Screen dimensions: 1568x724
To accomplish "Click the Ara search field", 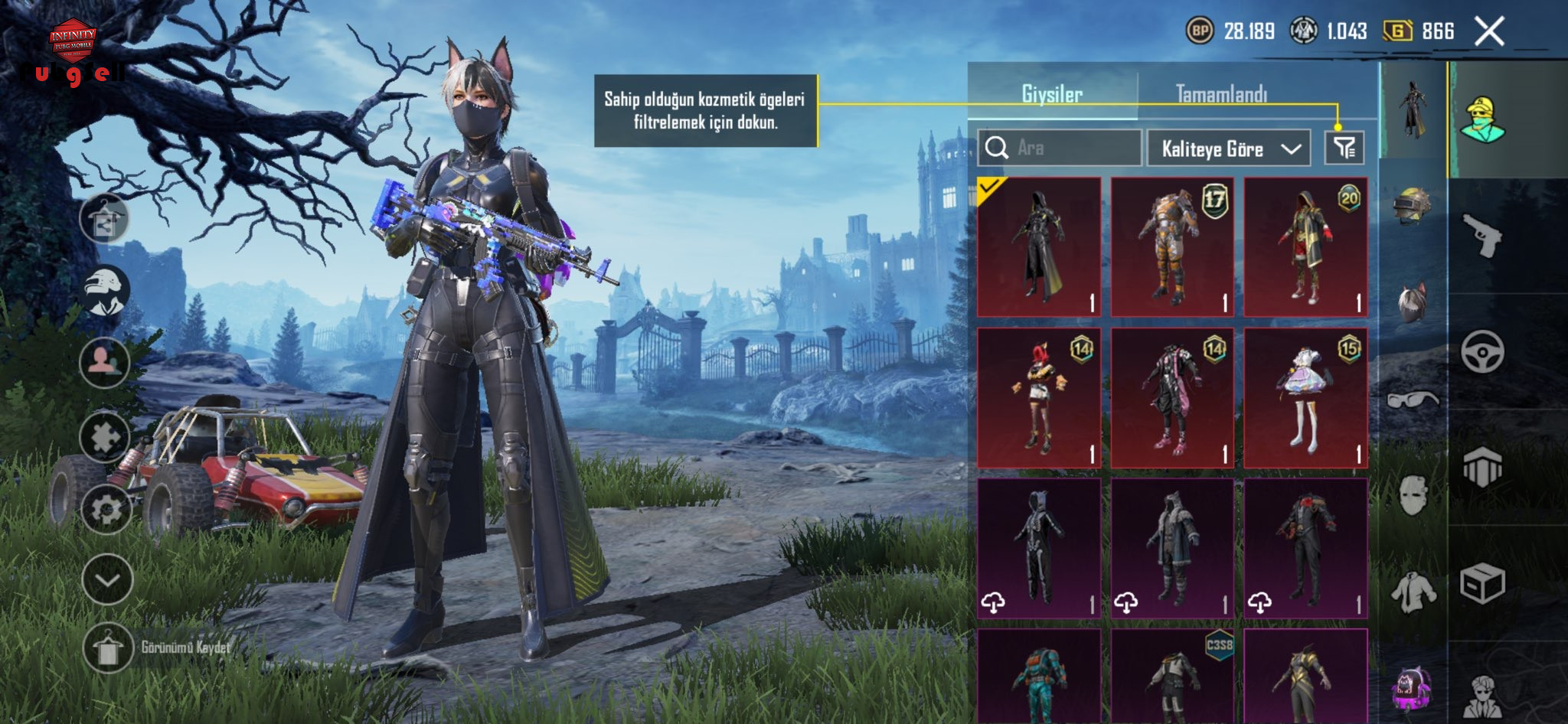I will click(1060, 148).
